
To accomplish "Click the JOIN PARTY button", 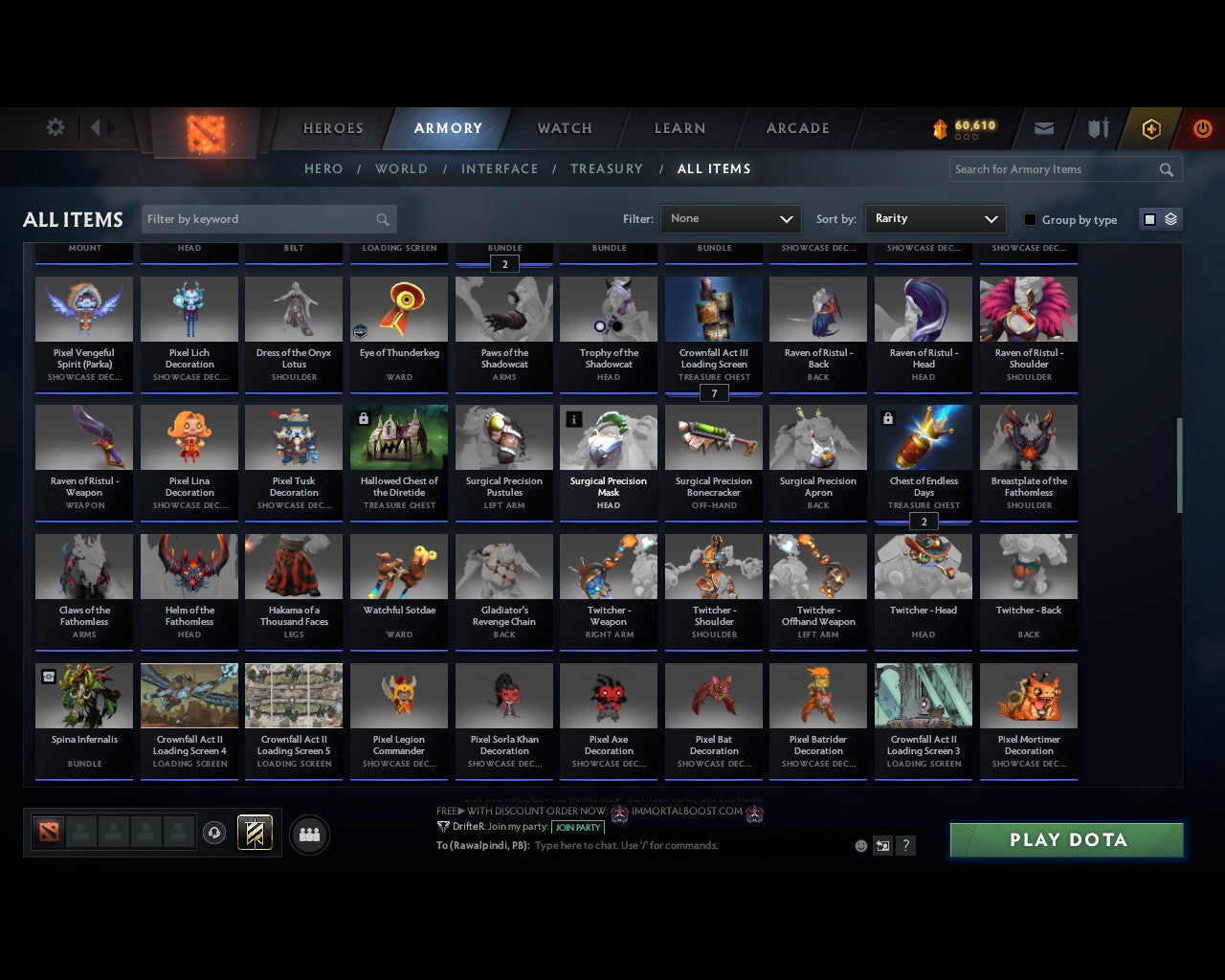I will pos(578,827).
